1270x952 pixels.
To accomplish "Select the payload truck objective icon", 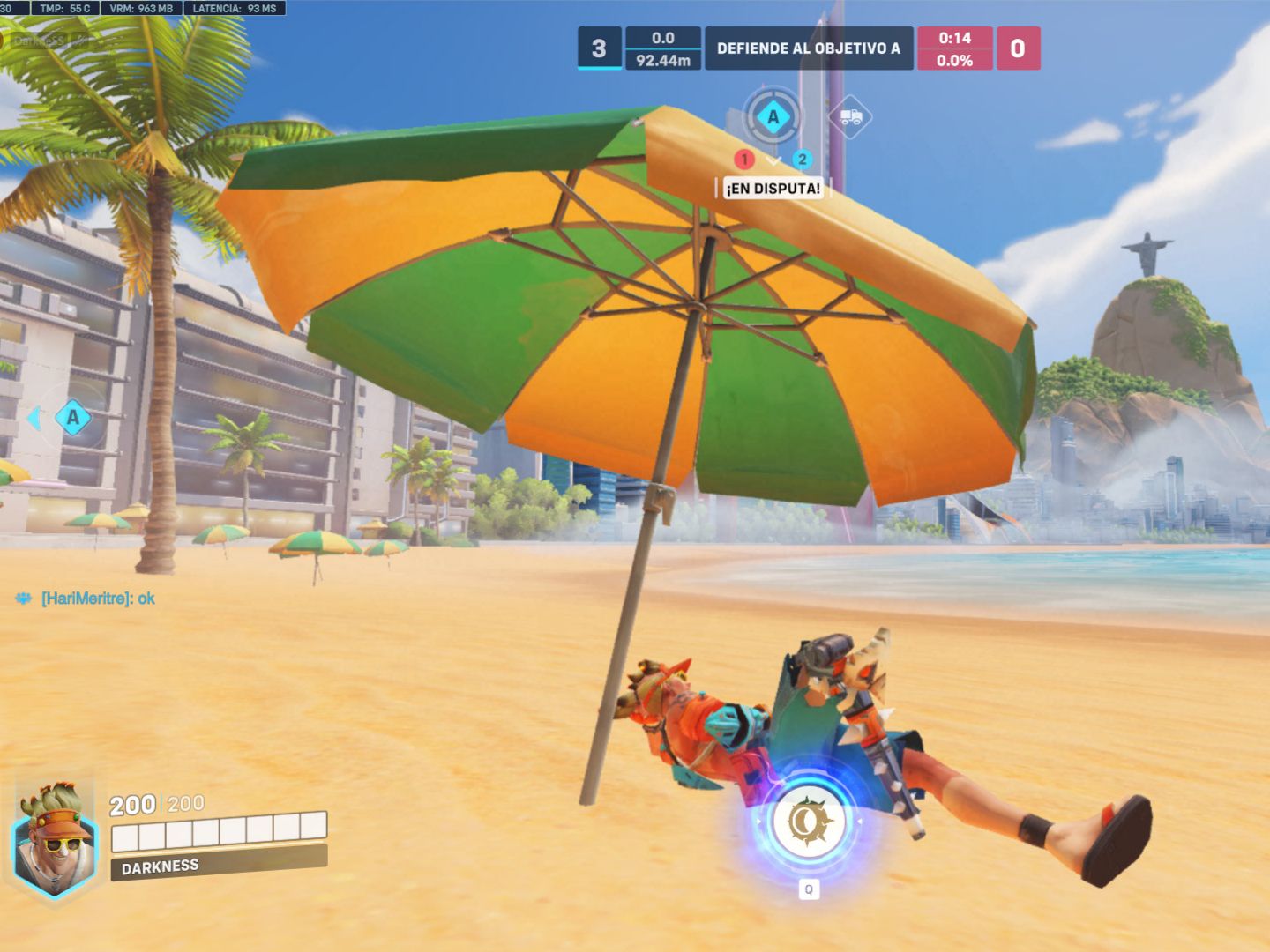I will [850, 116].
